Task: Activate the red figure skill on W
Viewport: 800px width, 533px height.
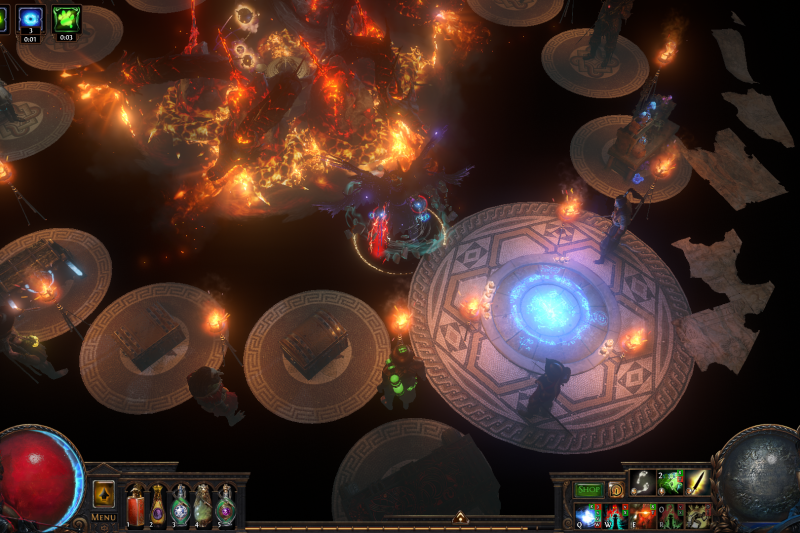Action: [616, 515]
